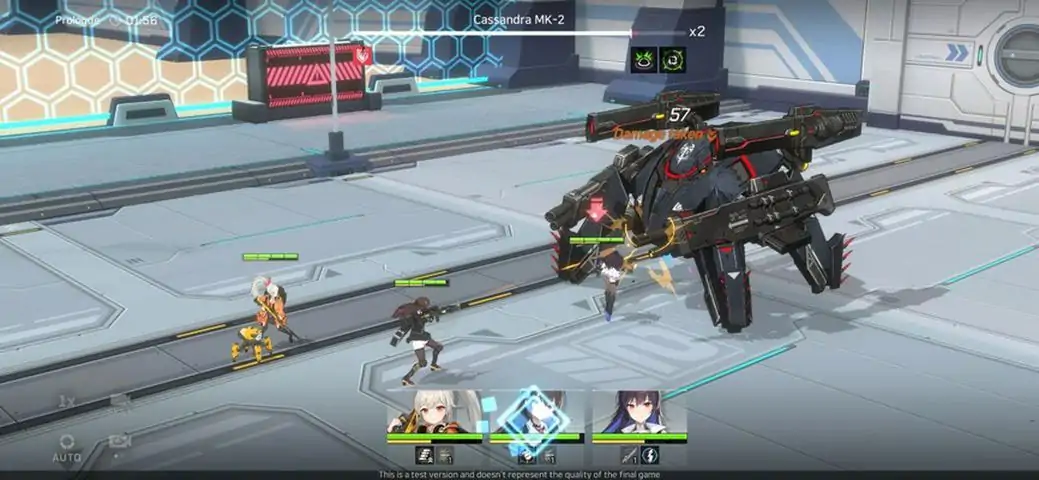1039x480 pixels.
Task: Toggle AUTO battle mode
Action: 67,447
